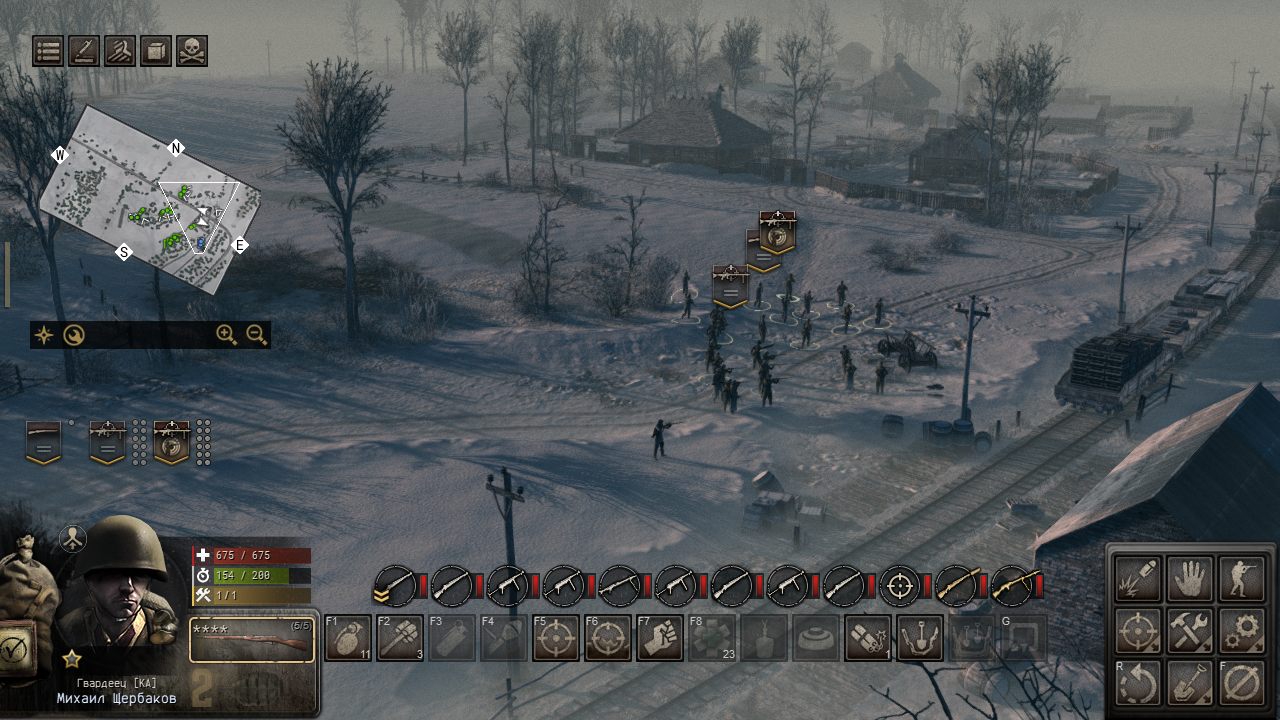Open the vehicle repair hammer-and-wrench command

pyautogui.click(x=1190, y=631)
